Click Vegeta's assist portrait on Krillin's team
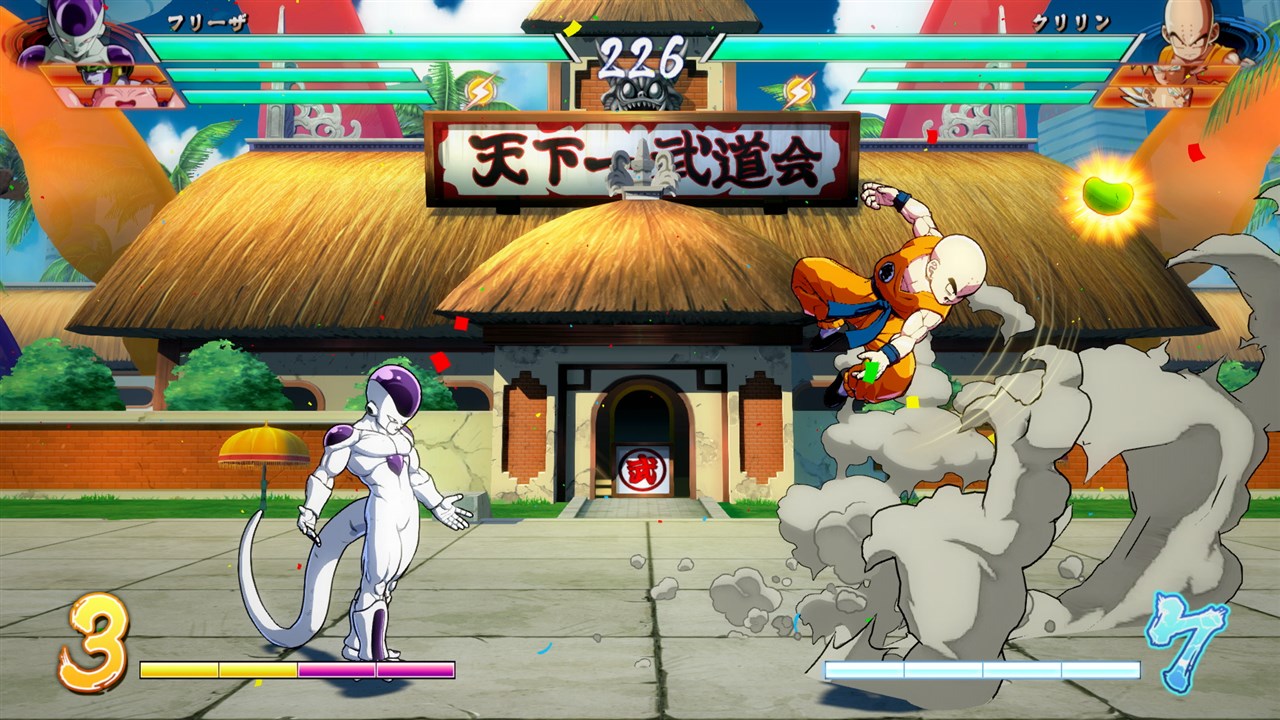Screen dimensions: 1280x720 (1160, 96)
